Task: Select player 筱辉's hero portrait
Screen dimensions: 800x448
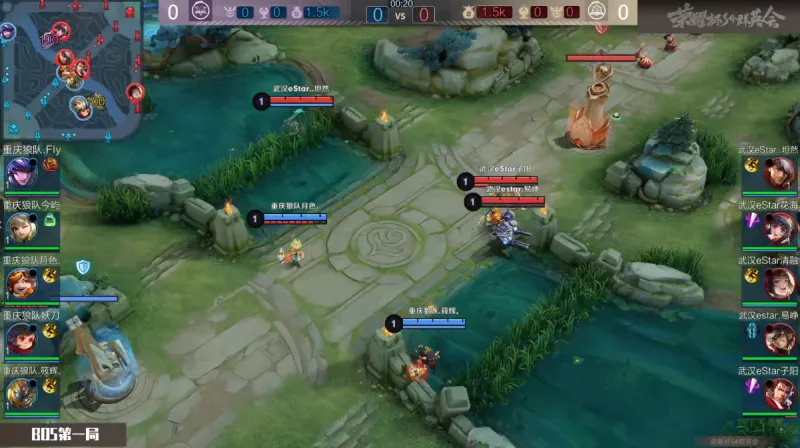Action: [20, 395]
